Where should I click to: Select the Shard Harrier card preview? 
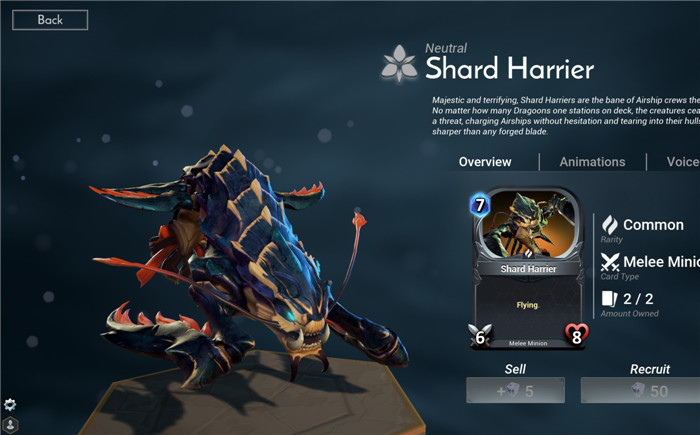coord(528,268)
